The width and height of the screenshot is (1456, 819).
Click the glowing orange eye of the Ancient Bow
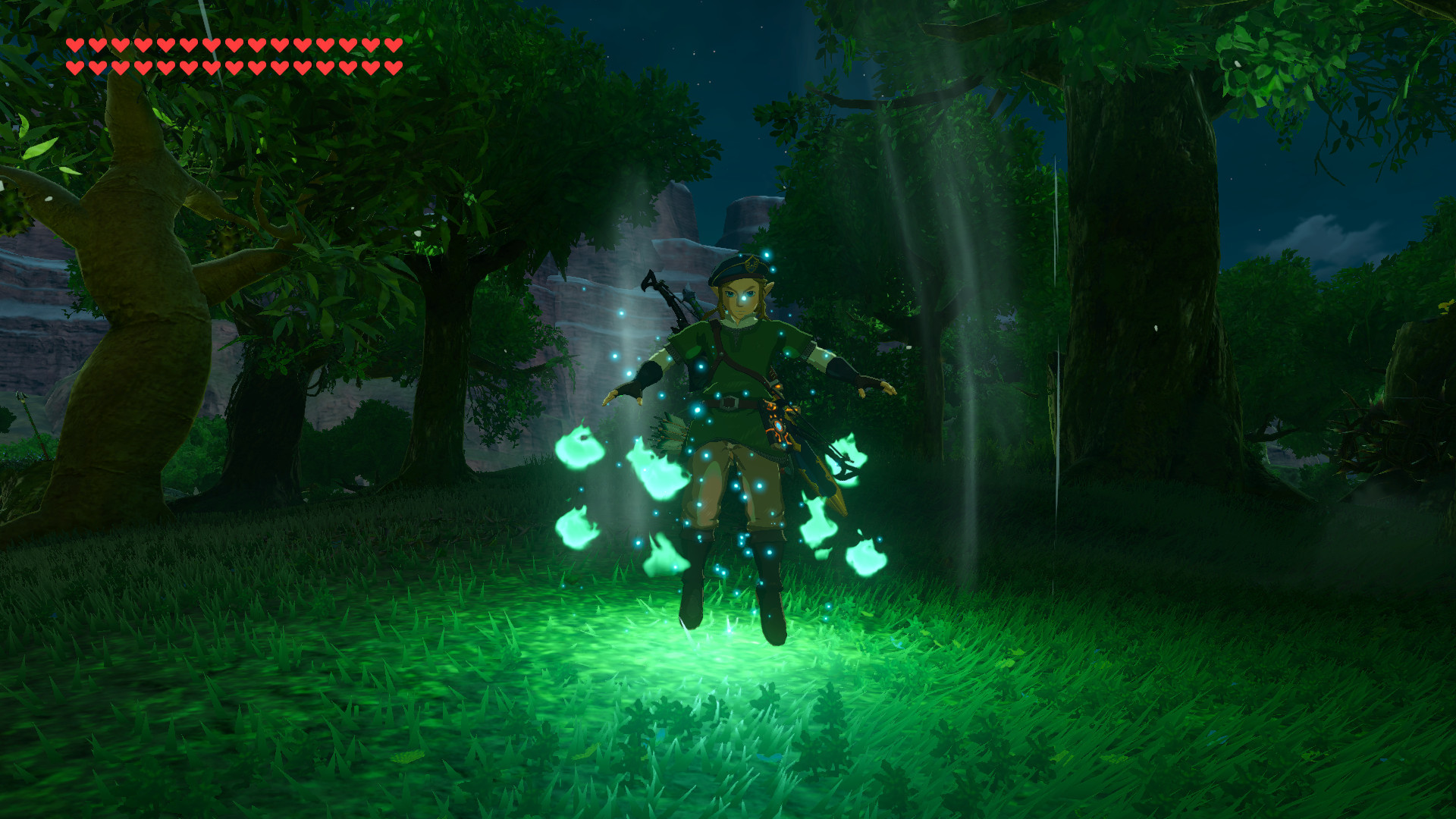tap(778, 425)
